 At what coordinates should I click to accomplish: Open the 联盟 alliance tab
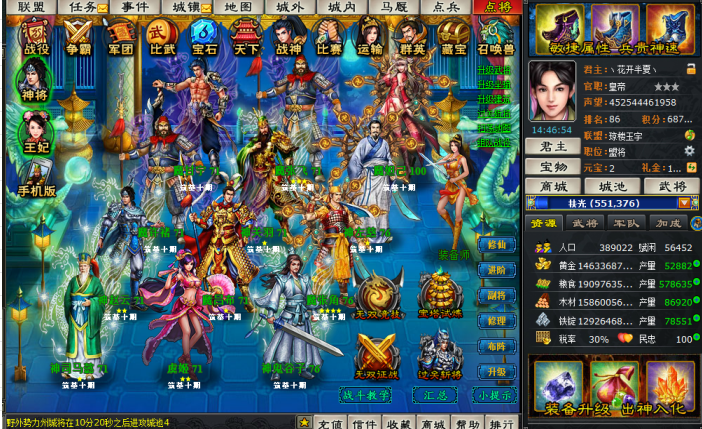click(31, 7)
